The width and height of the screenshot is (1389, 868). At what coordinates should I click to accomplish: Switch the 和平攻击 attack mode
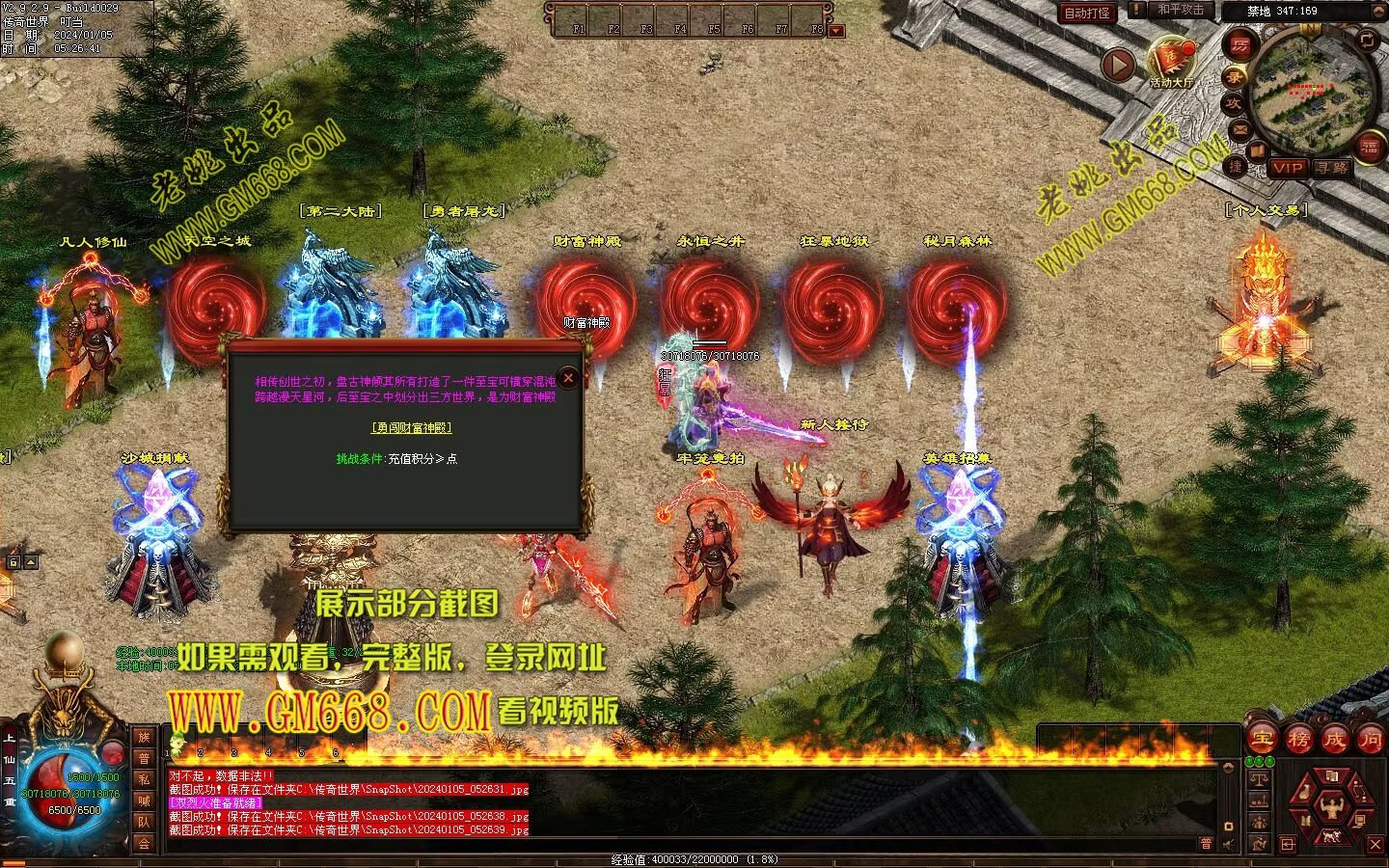pos(1180,10)
